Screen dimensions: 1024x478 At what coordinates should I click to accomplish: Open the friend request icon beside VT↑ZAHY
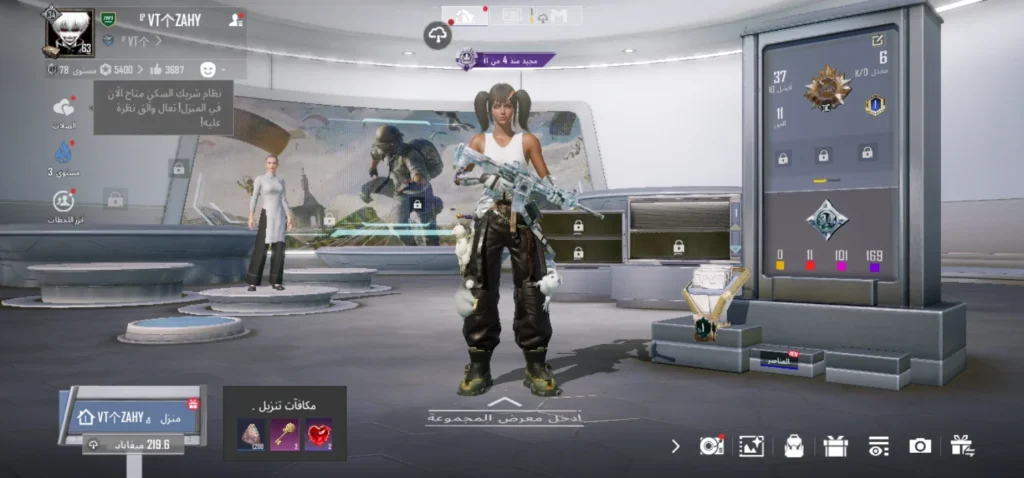(236, 19)
